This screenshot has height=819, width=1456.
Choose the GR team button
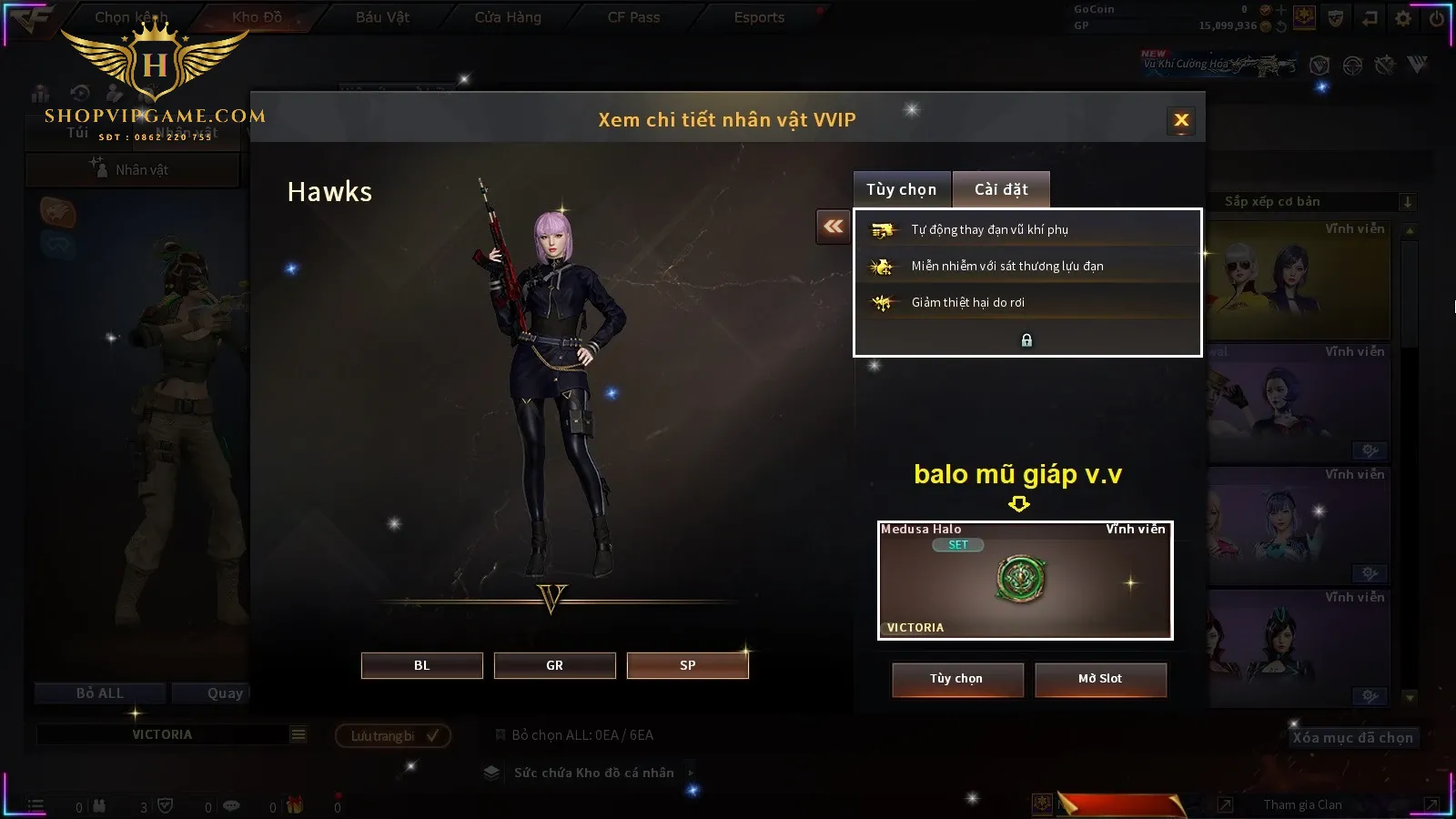click(x=554, y=665)
